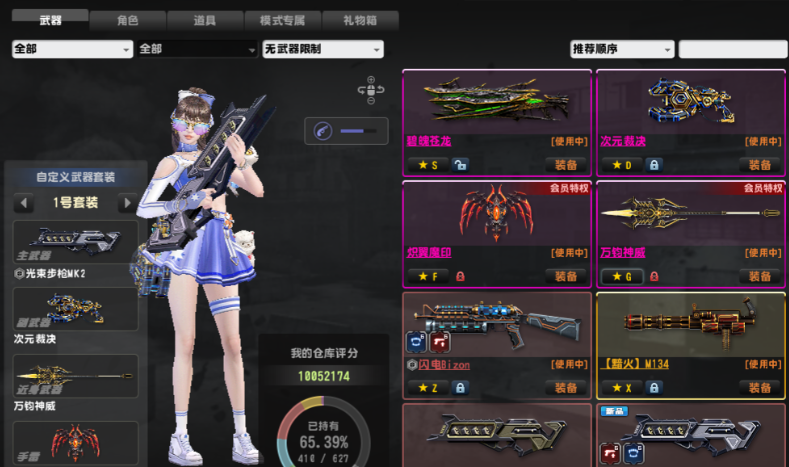The width and height of the screenshot is (789, 467).
Task: Select the 模式专属 tab
Action: pyautogui.click(x=283, y=20)
